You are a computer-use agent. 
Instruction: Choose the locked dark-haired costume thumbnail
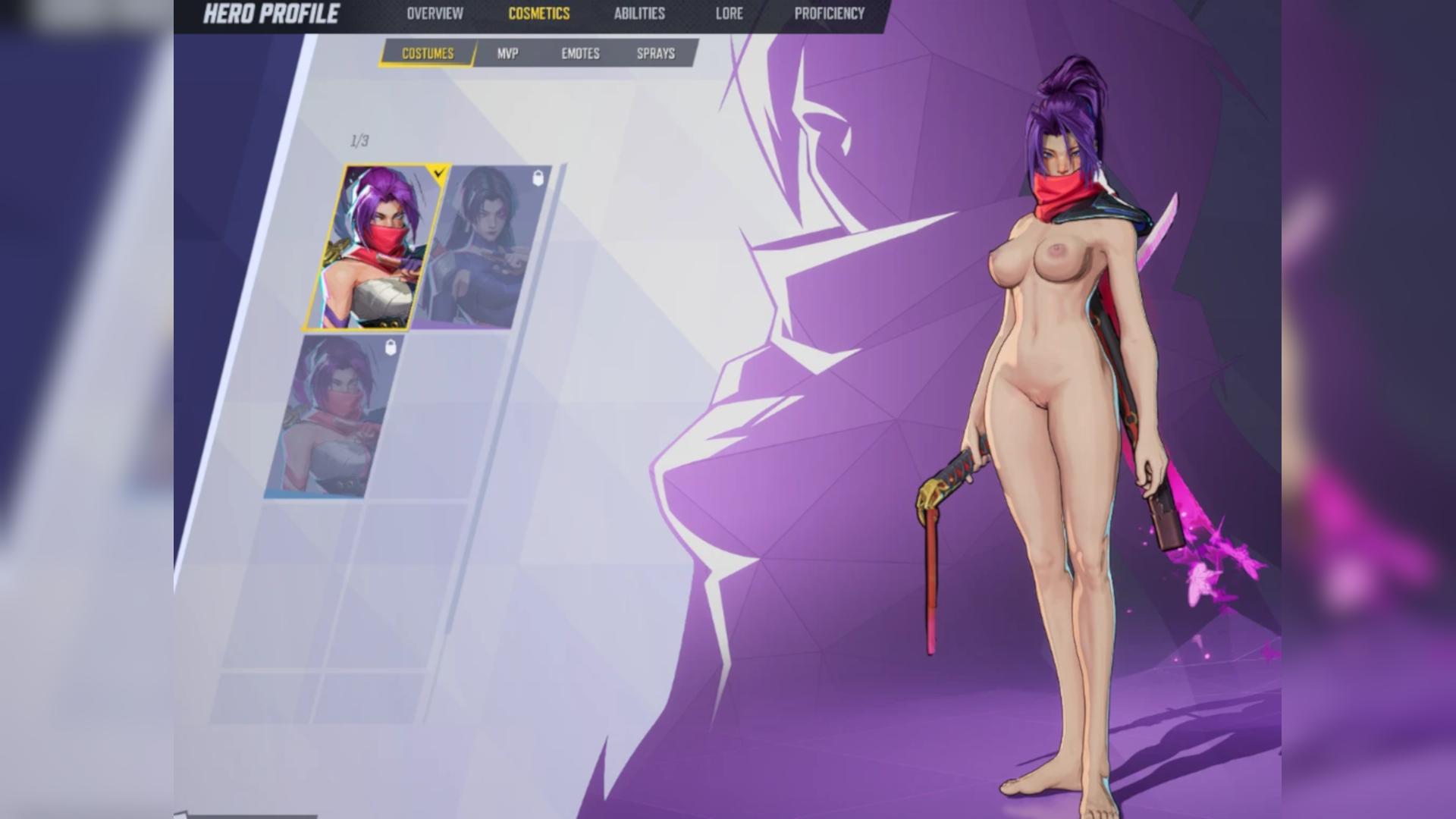(x=483, y=248)
